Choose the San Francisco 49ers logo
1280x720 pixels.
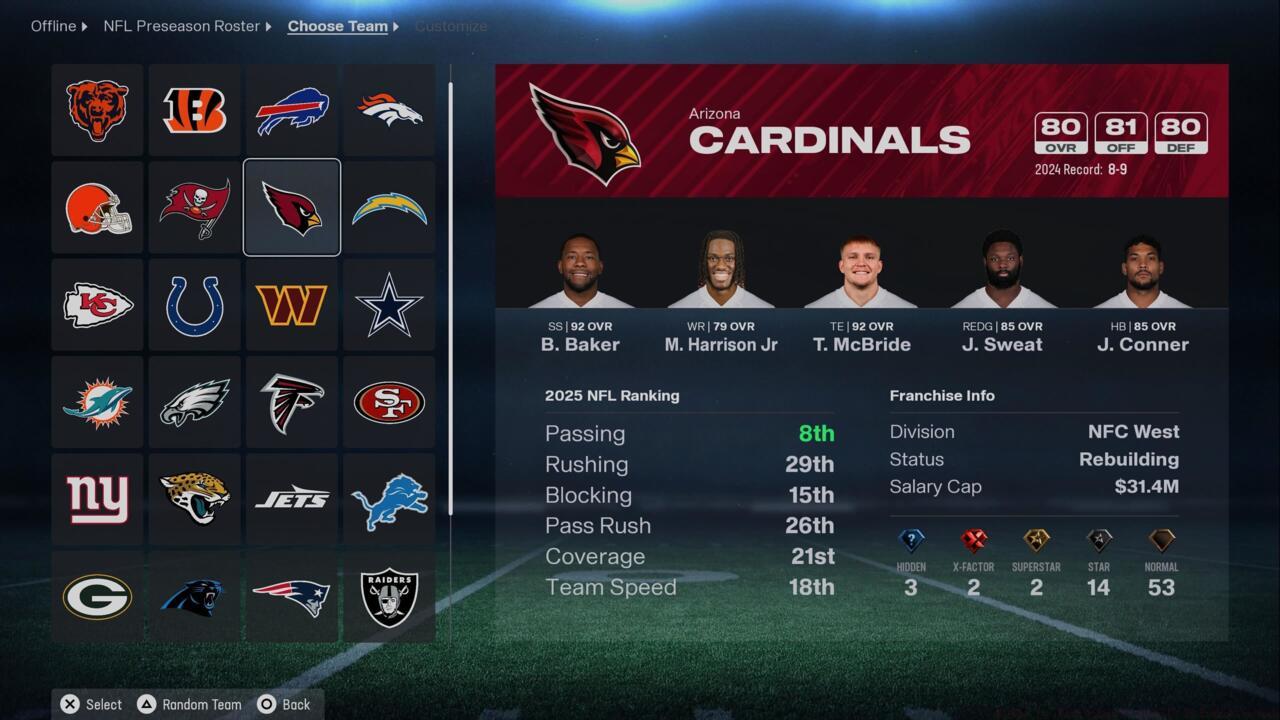[x=388, y=401]
